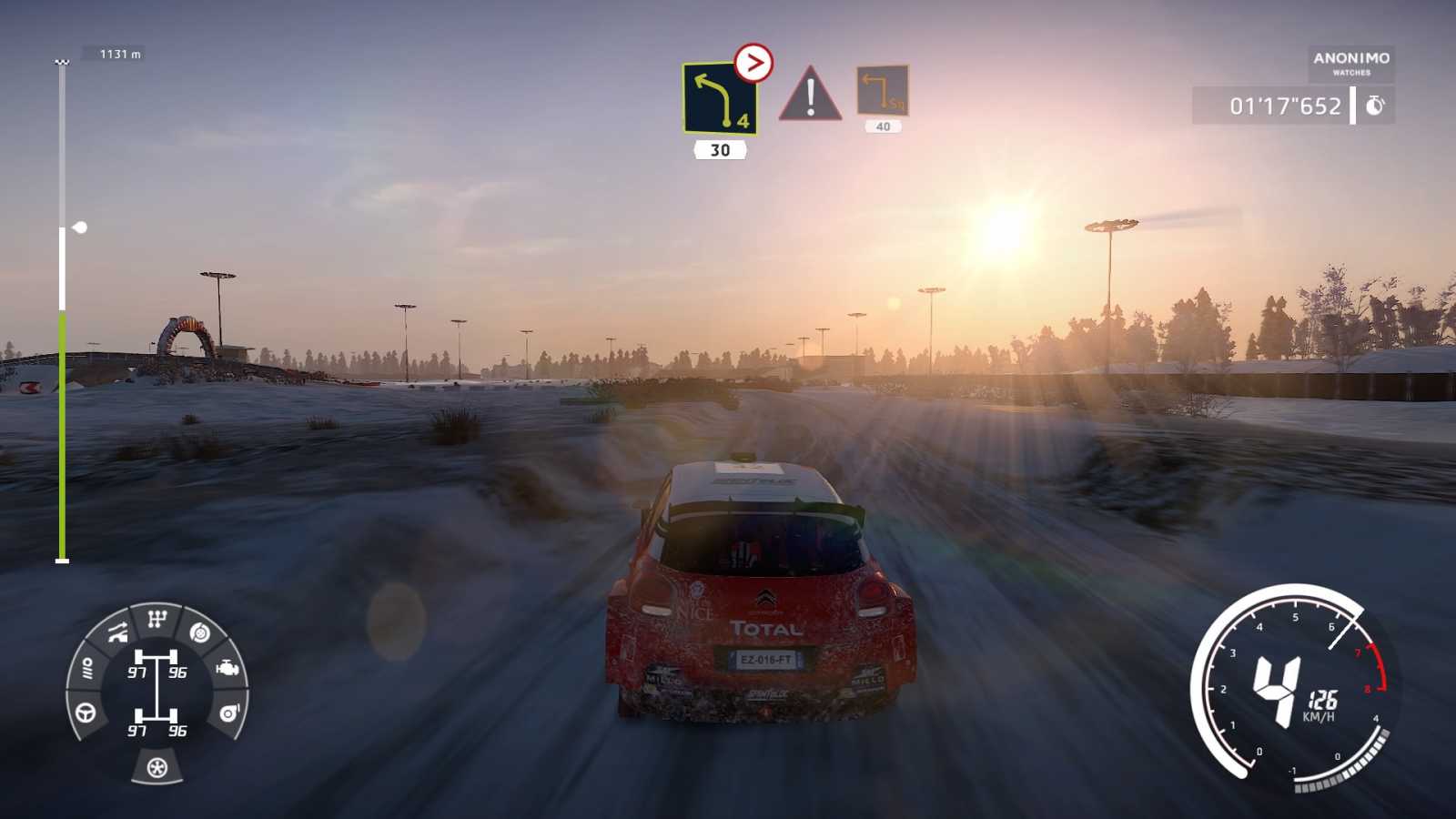Click the brake disc status icon
This screenshot has width=1456, height=819.
point(201,632)
